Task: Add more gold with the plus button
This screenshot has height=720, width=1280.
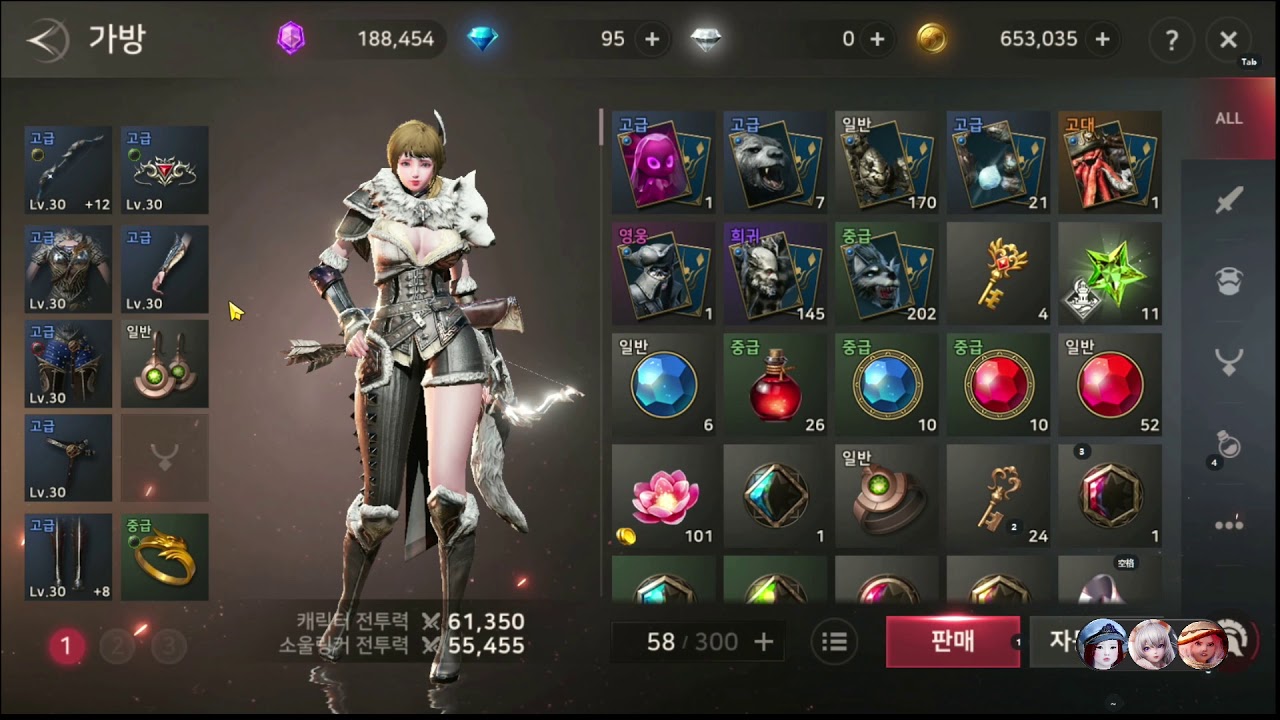Action: (1102, 39)
